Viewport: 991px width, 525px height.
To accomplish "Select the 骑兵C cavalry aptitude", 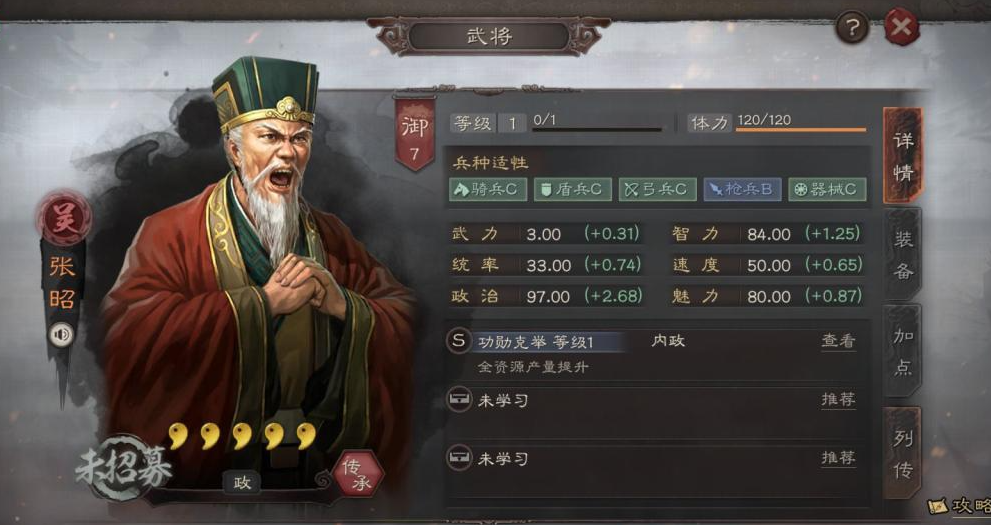I will pos(488,189).
